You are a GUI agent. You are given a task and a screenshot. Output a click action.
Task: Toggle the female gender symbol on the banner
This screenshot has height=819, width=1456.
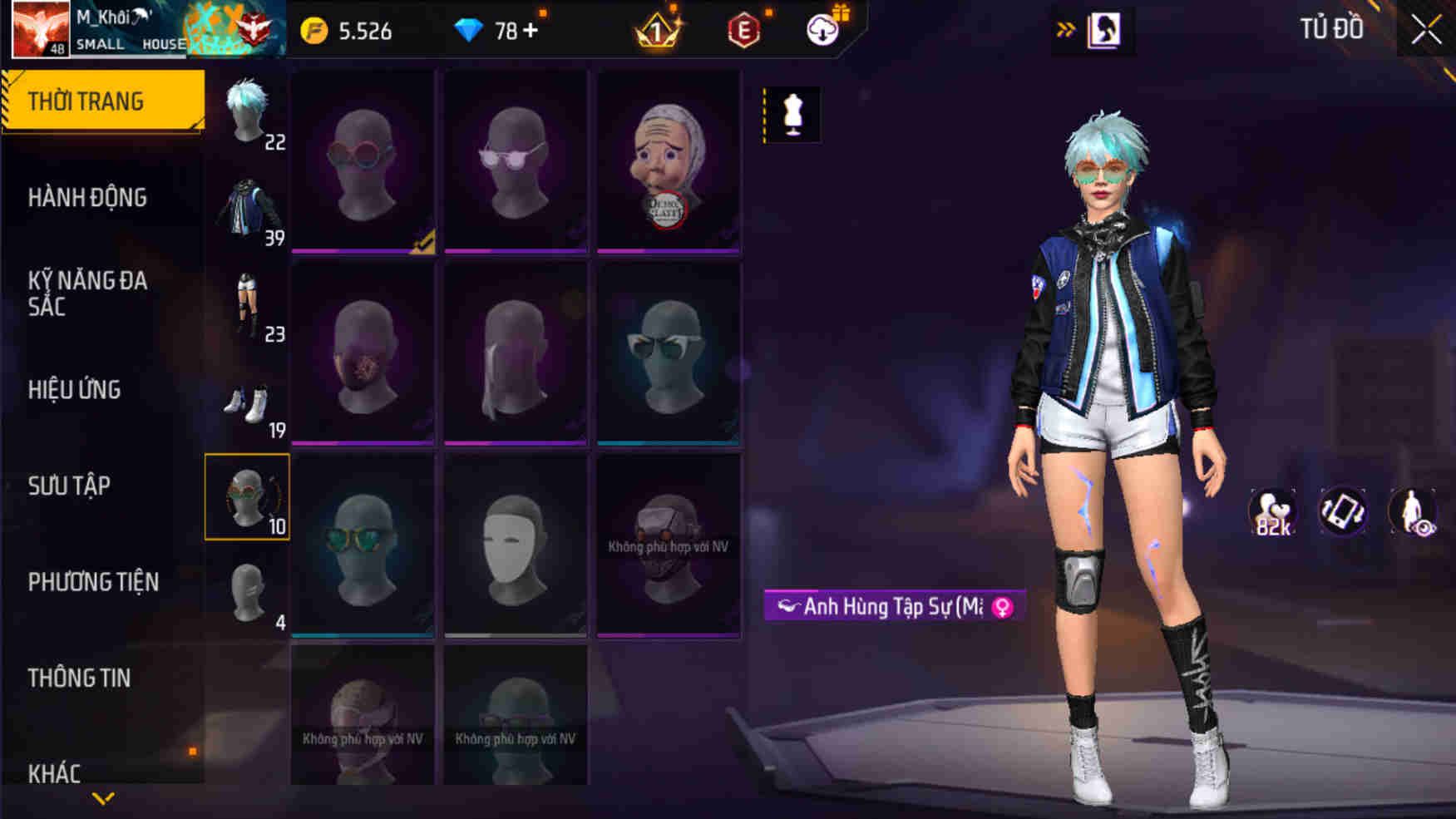tap(1003, 608)
